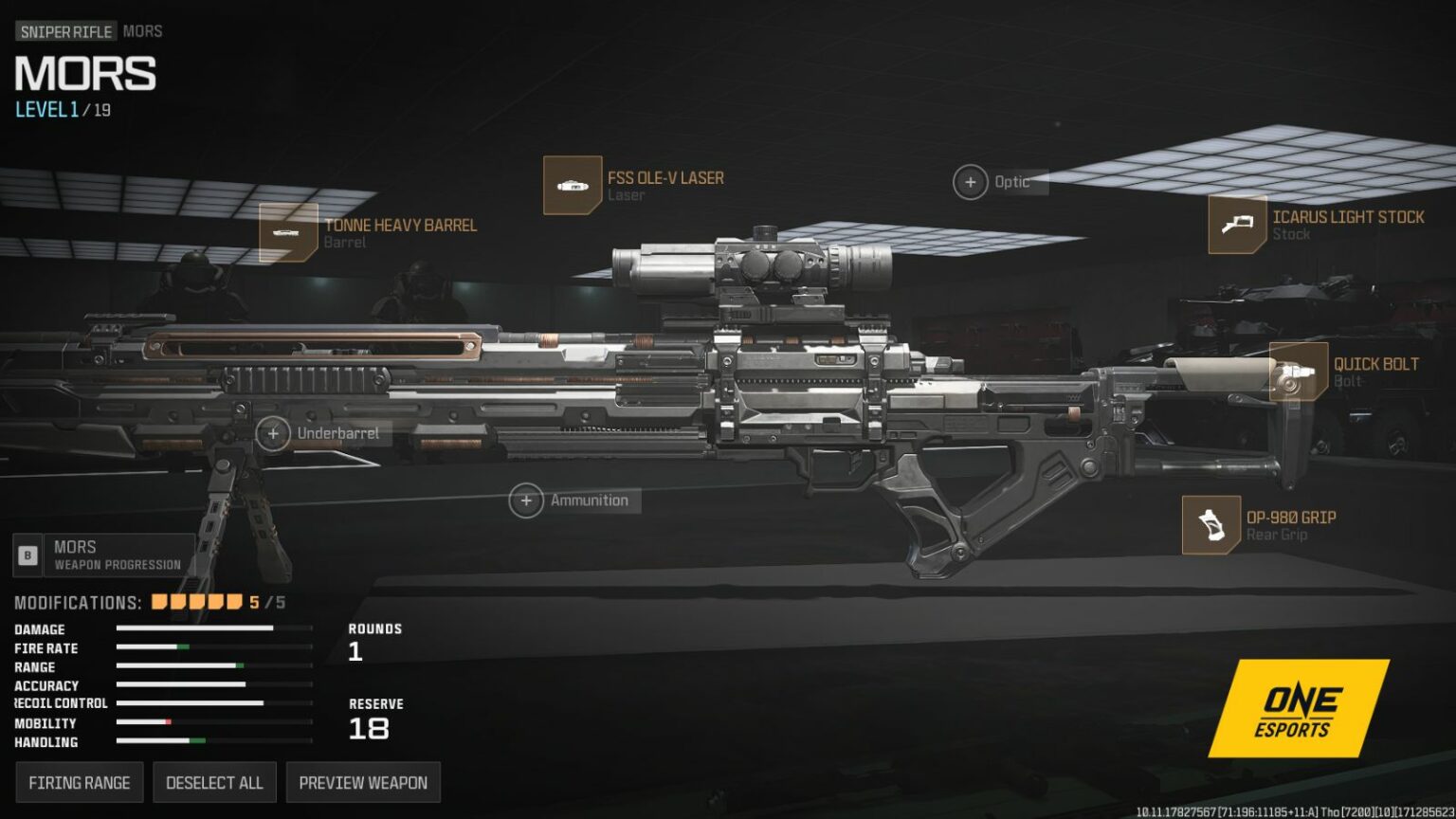
Task: Click the Deselect All button
Action: coord(214,783)
